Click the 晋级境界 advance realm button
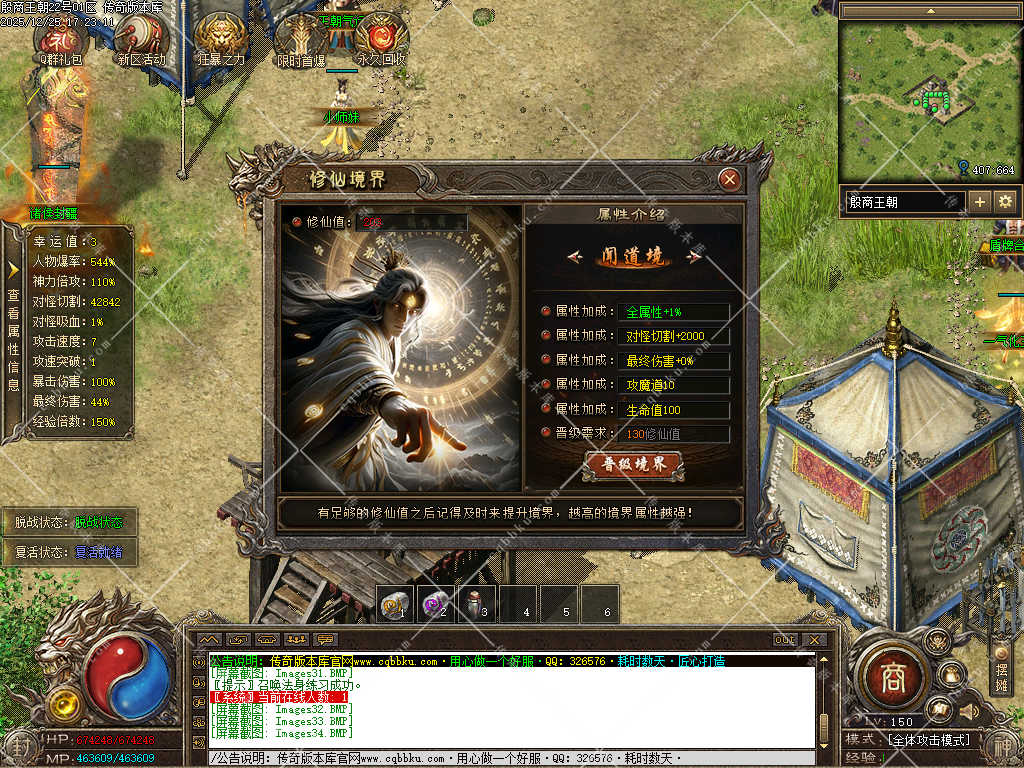The height and width of the screenshot is (768, 1024). coord(633,466)
